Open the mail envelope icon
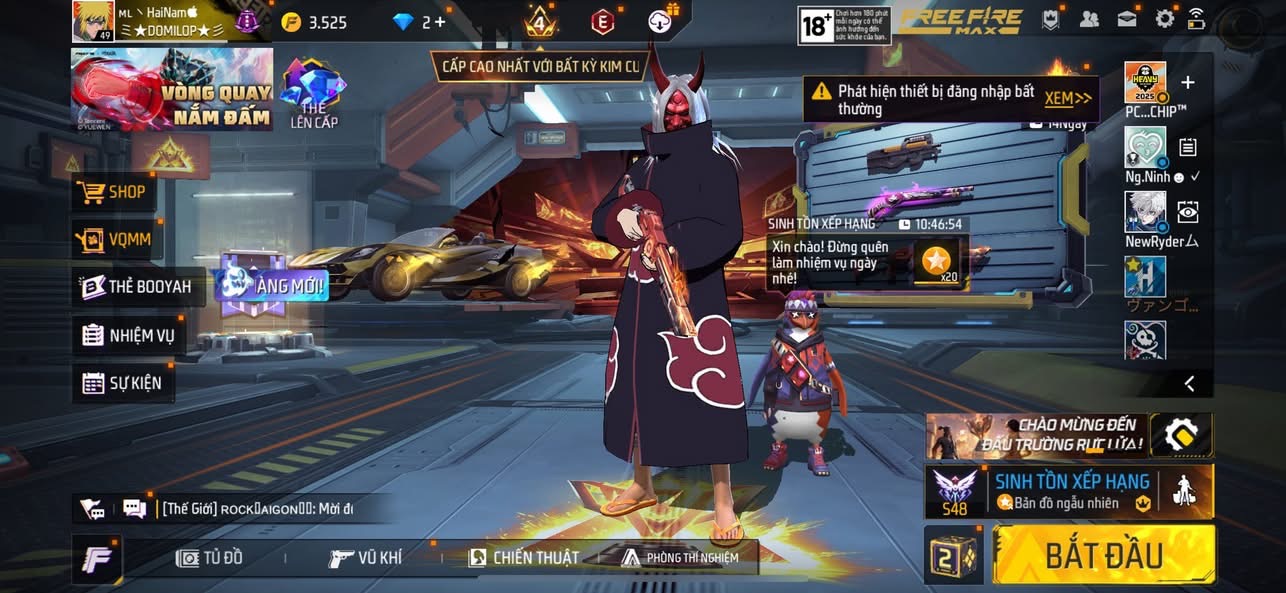This screenshot has height=593, width=1286. (x=1127, y=18)
